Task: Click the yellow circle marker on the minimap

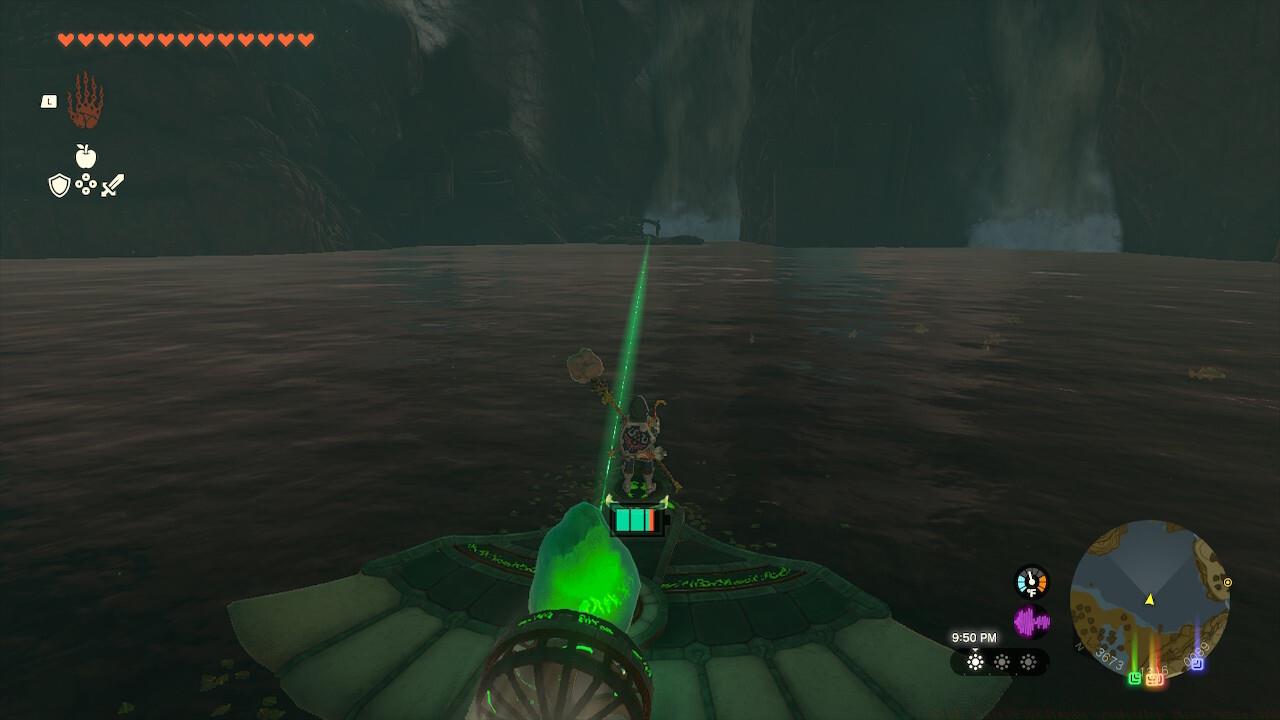Action: pos(1228,582)
